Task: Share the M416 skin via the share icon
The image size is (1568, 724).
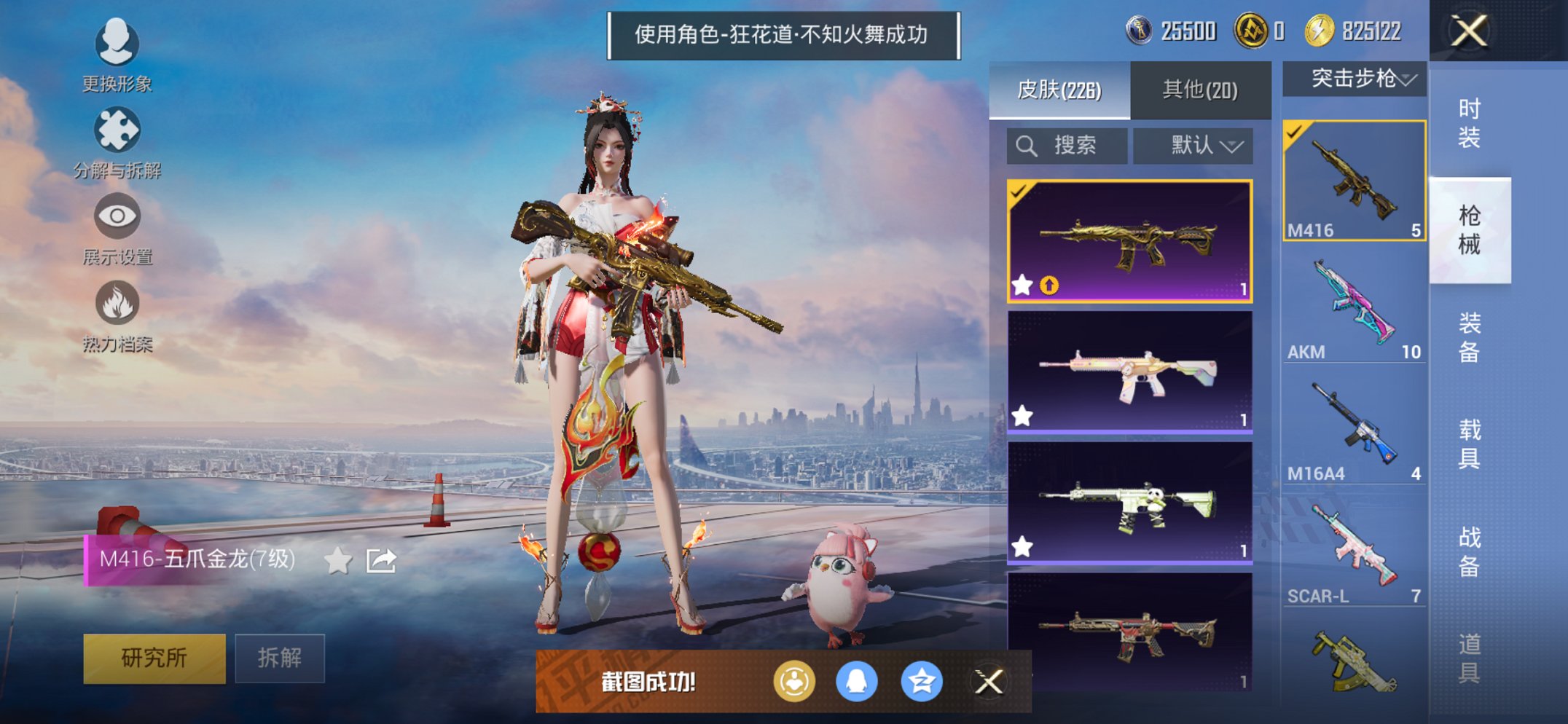Action: [382, 561]
